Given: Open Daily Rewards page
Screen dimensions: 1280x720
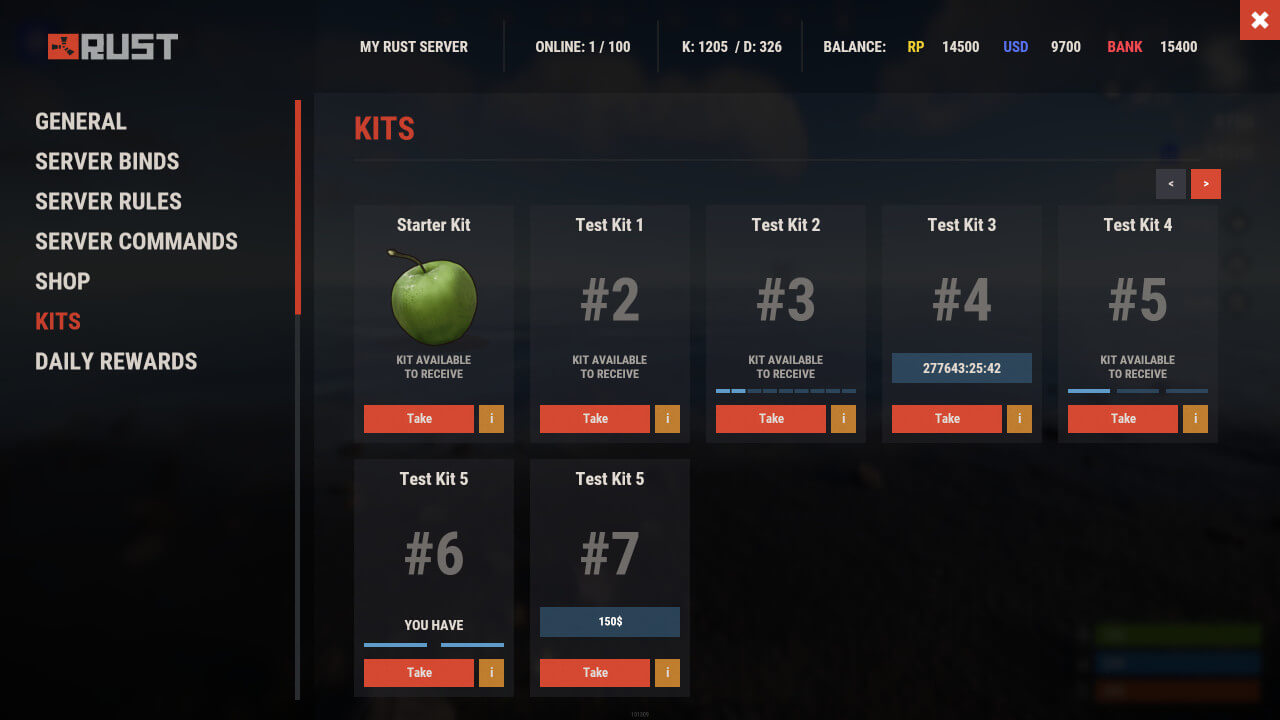Looking at the screenshot, I should tap(116, 362).
